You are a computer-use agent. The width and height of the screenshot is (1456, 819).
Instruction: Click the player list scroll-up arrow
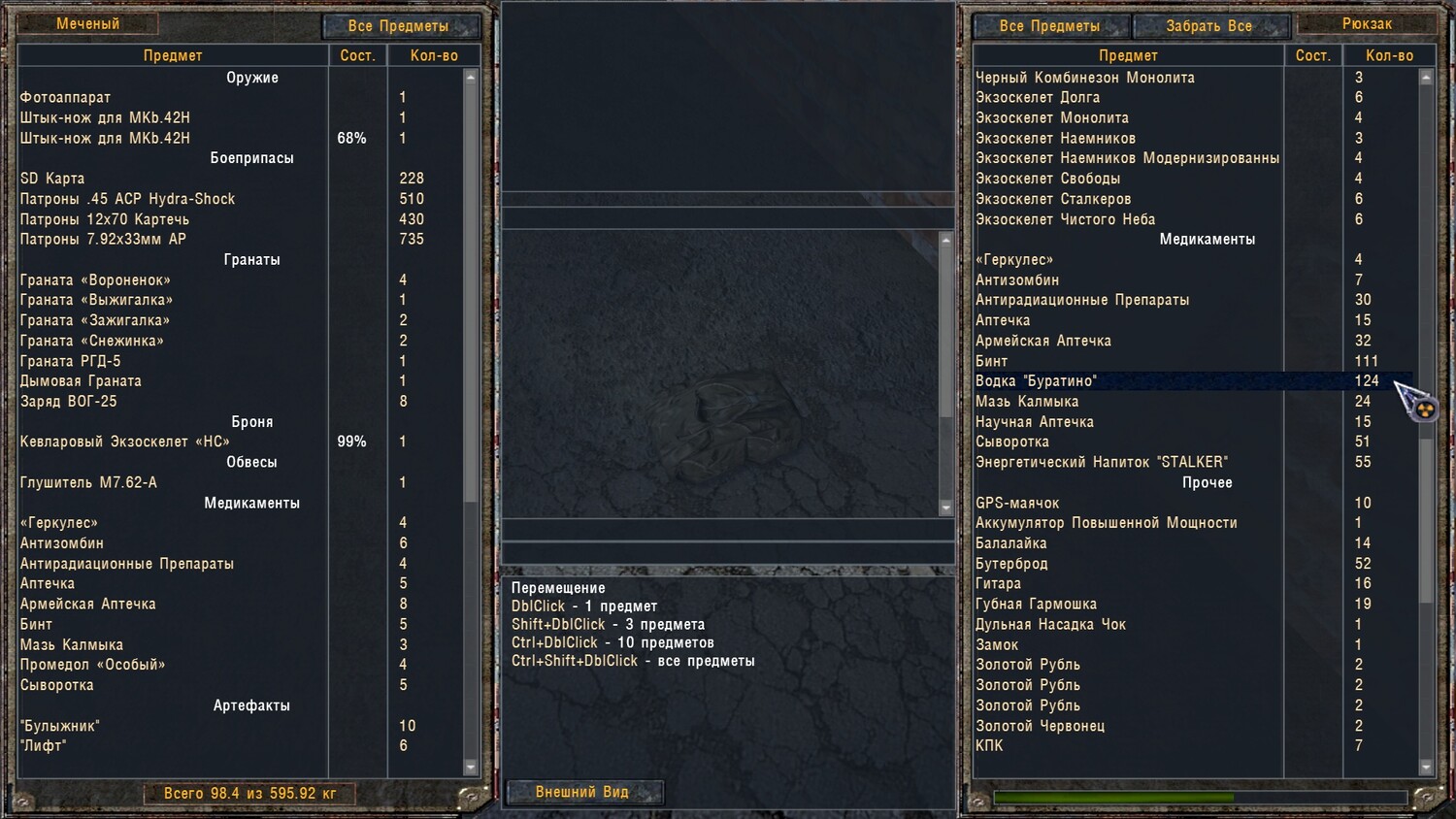[x=471, y=78]
